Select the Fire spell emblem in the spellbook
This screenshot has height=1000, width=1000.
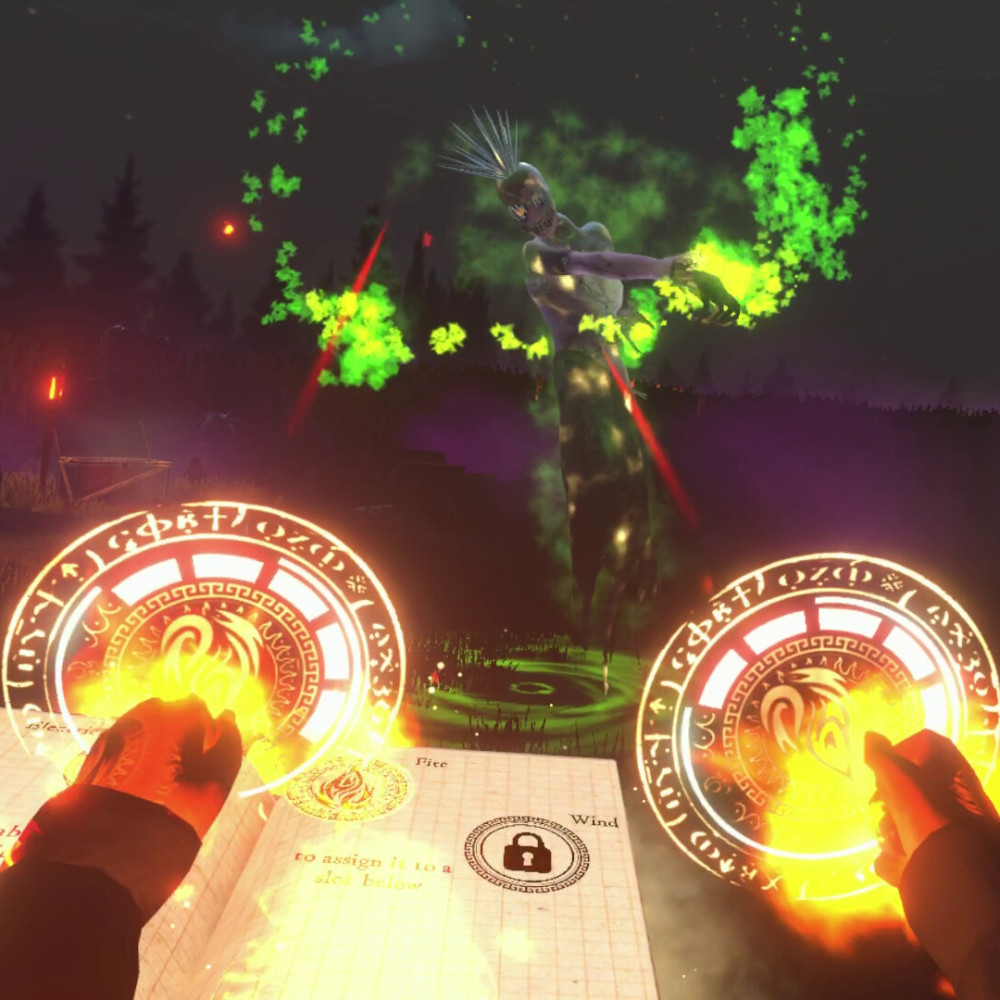pos(347,787)
